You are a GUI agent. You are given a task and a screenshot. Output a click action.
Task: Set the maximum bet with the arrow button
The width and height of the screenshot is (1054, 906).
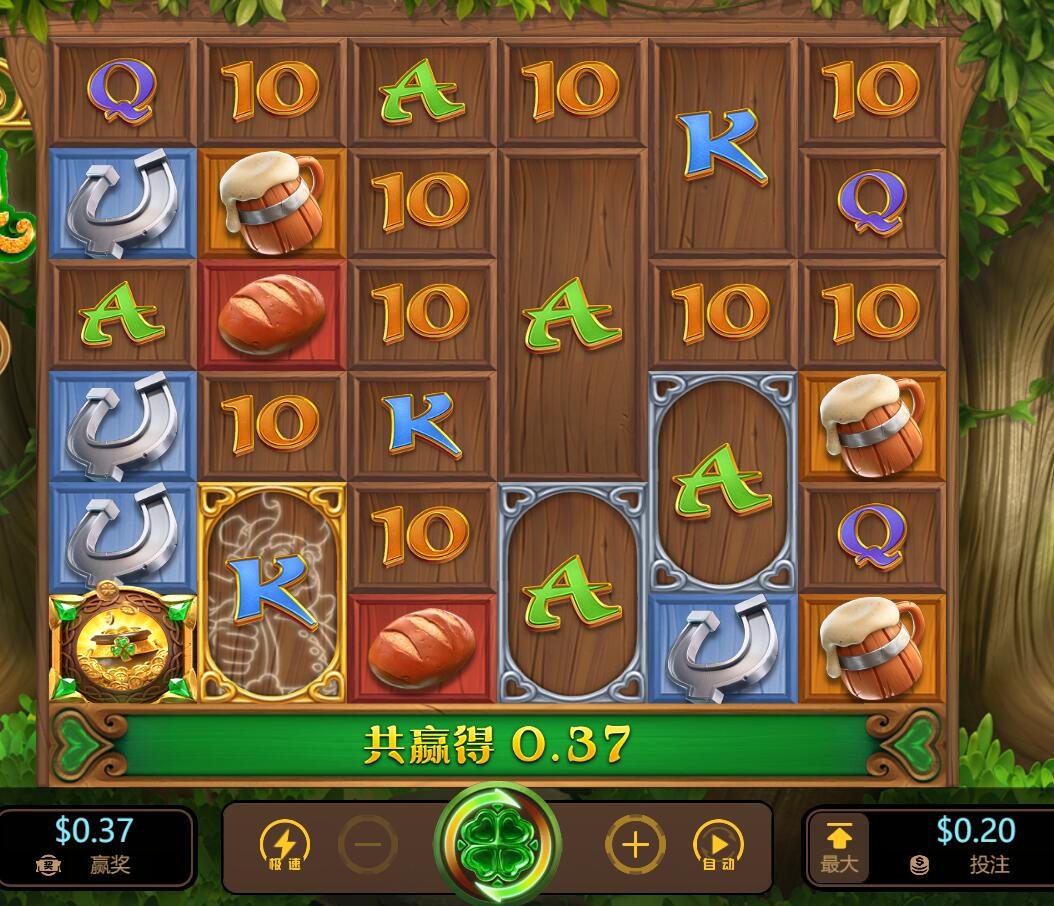838,846
